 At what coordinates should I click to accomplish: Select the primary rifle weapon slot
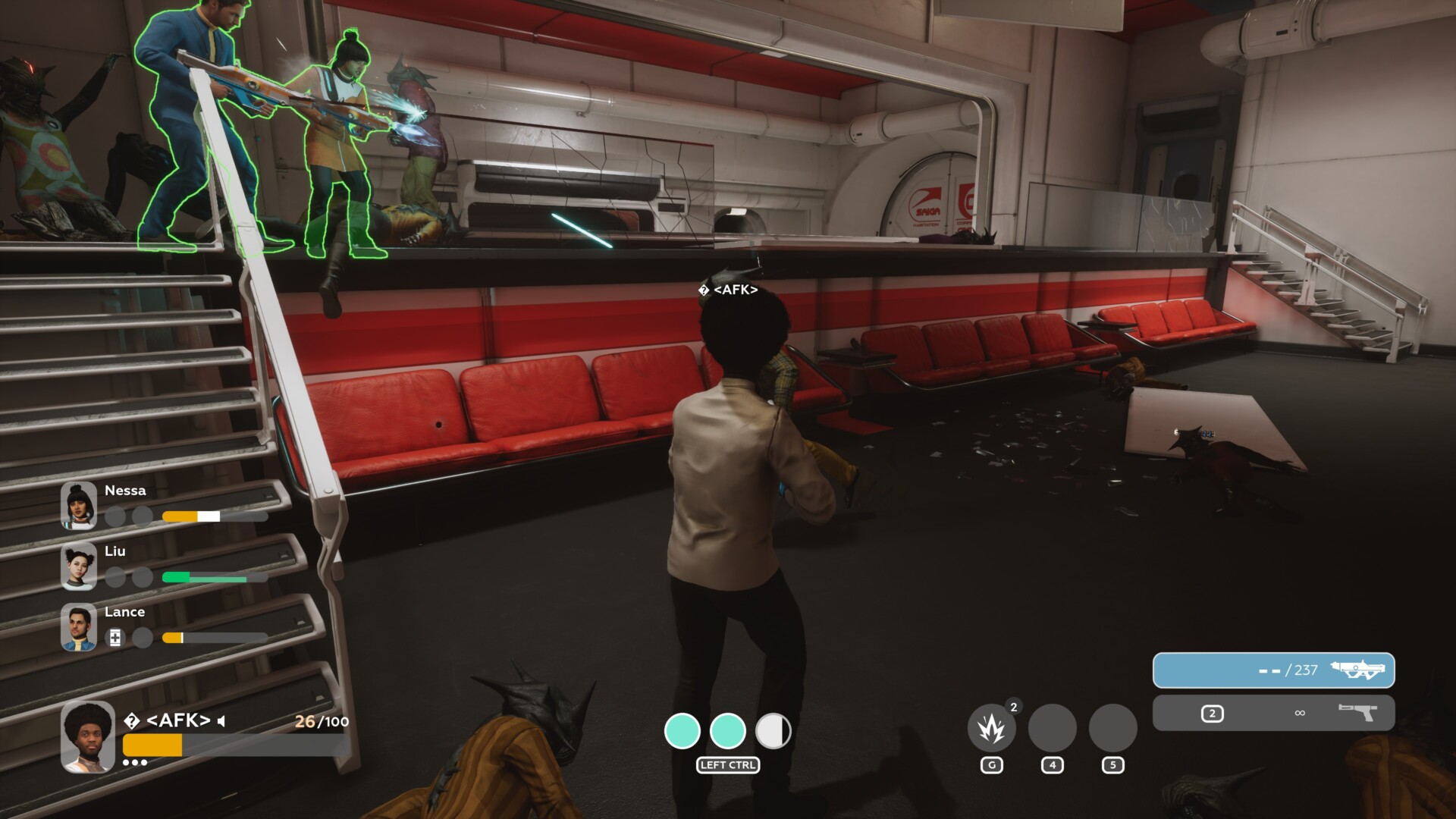click(1273, 670)
